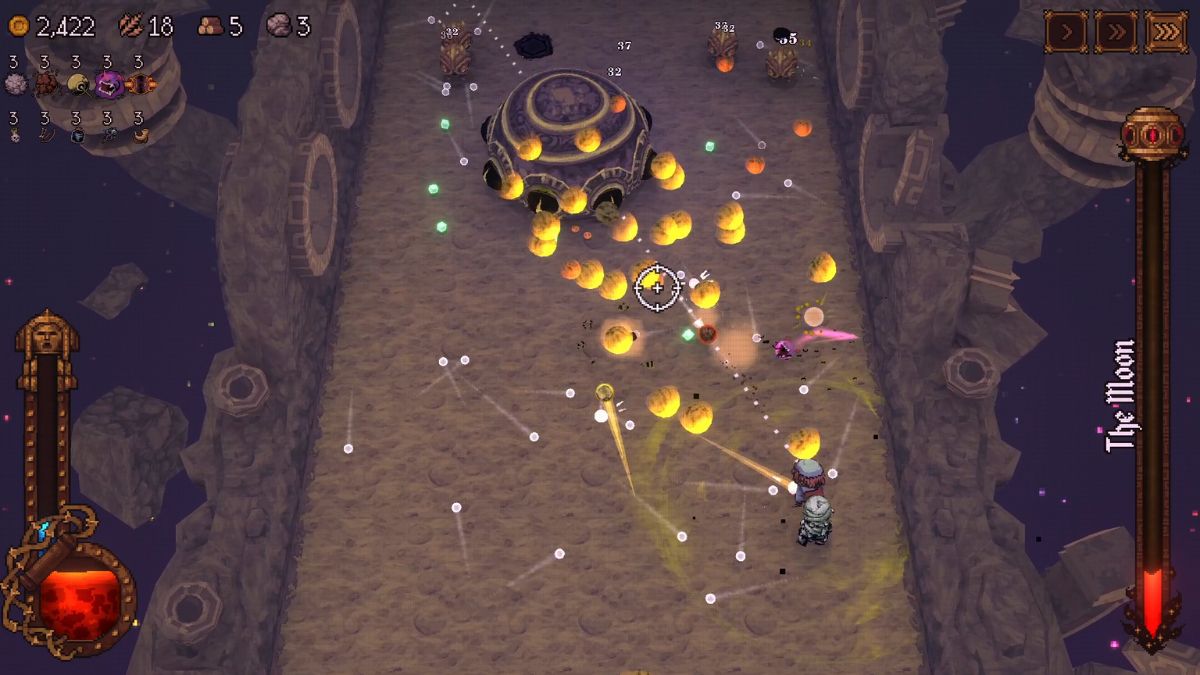The width and height of the screenshot is (1200, 675).
Task: Select the blue cauldron passive icon
Action: 77,135
